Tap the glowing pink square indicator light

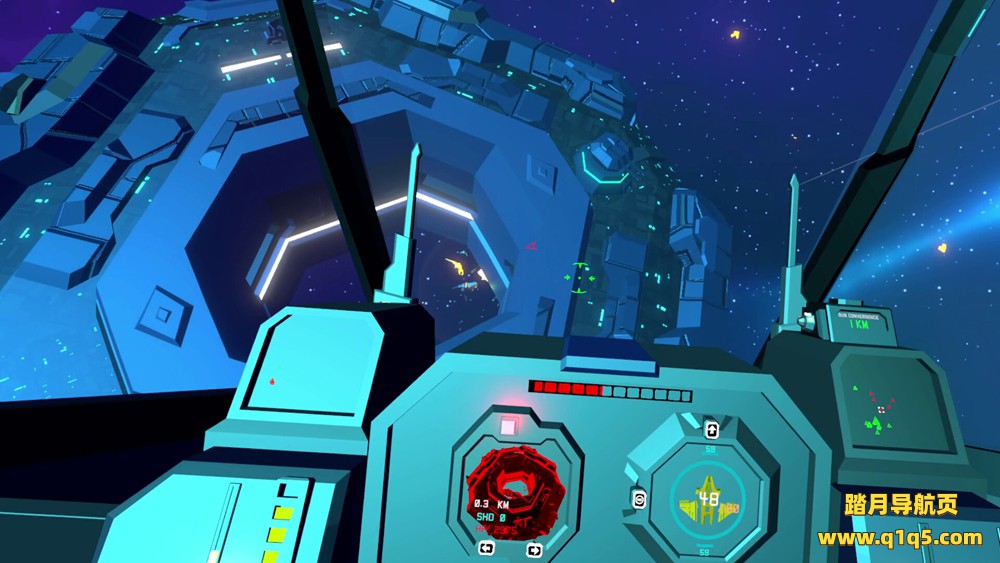click(508, 427)
